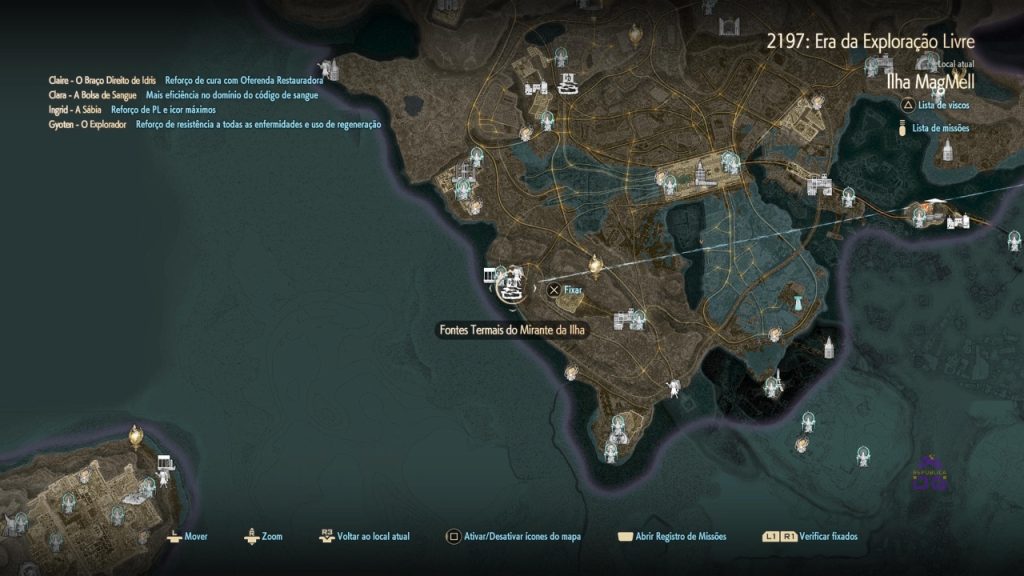Viewport: 1024px width, 576px height.
Task: Toggle Ativar/Desativar ícones do mapa
Action: [513, 537]
